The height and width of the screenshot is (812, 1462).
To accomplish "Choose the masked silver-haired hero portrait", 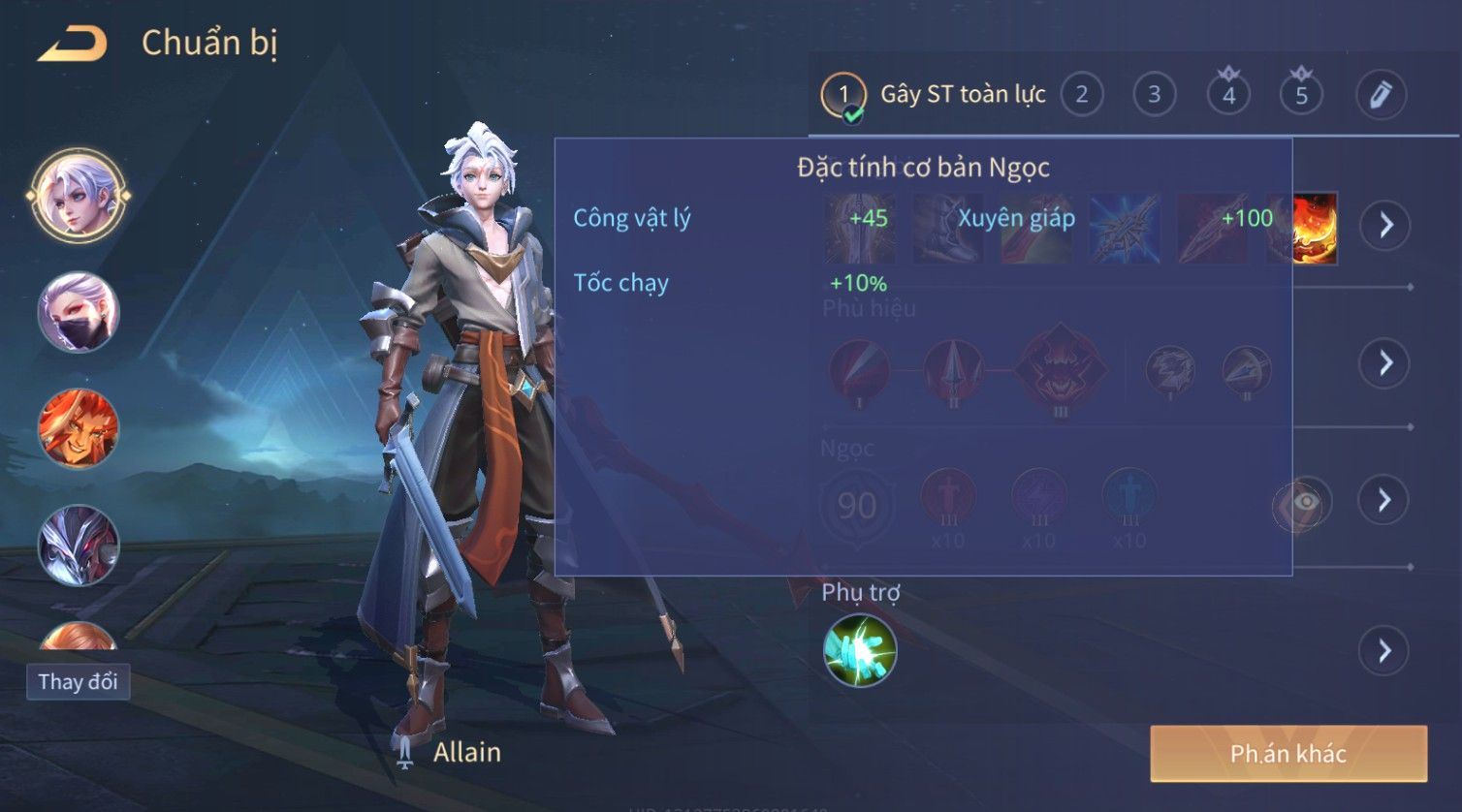I will 78,312.
